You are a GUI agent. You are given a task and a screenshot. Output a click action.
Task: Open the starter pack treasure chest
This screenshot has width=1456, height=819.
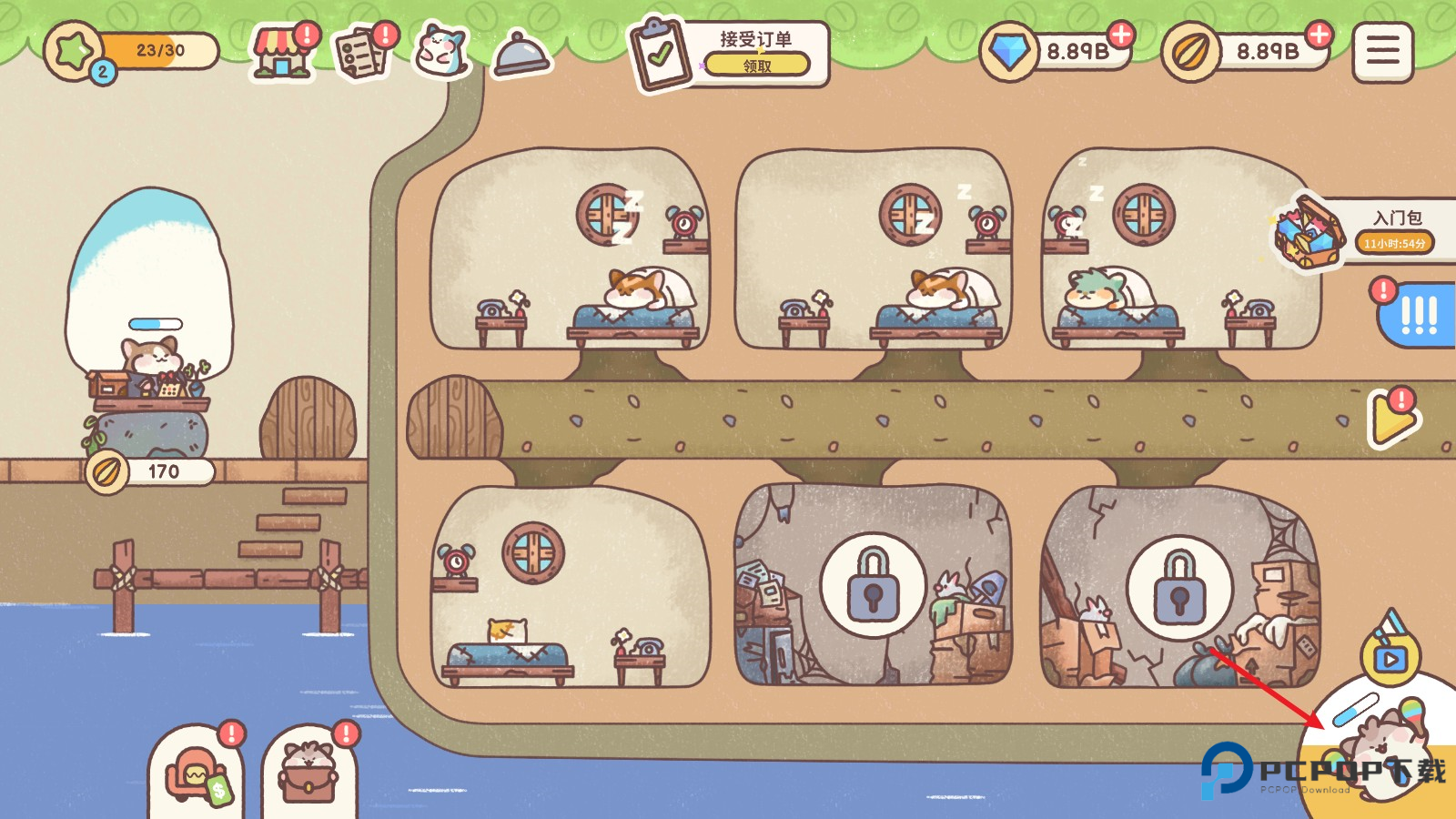click(1309, 232)
